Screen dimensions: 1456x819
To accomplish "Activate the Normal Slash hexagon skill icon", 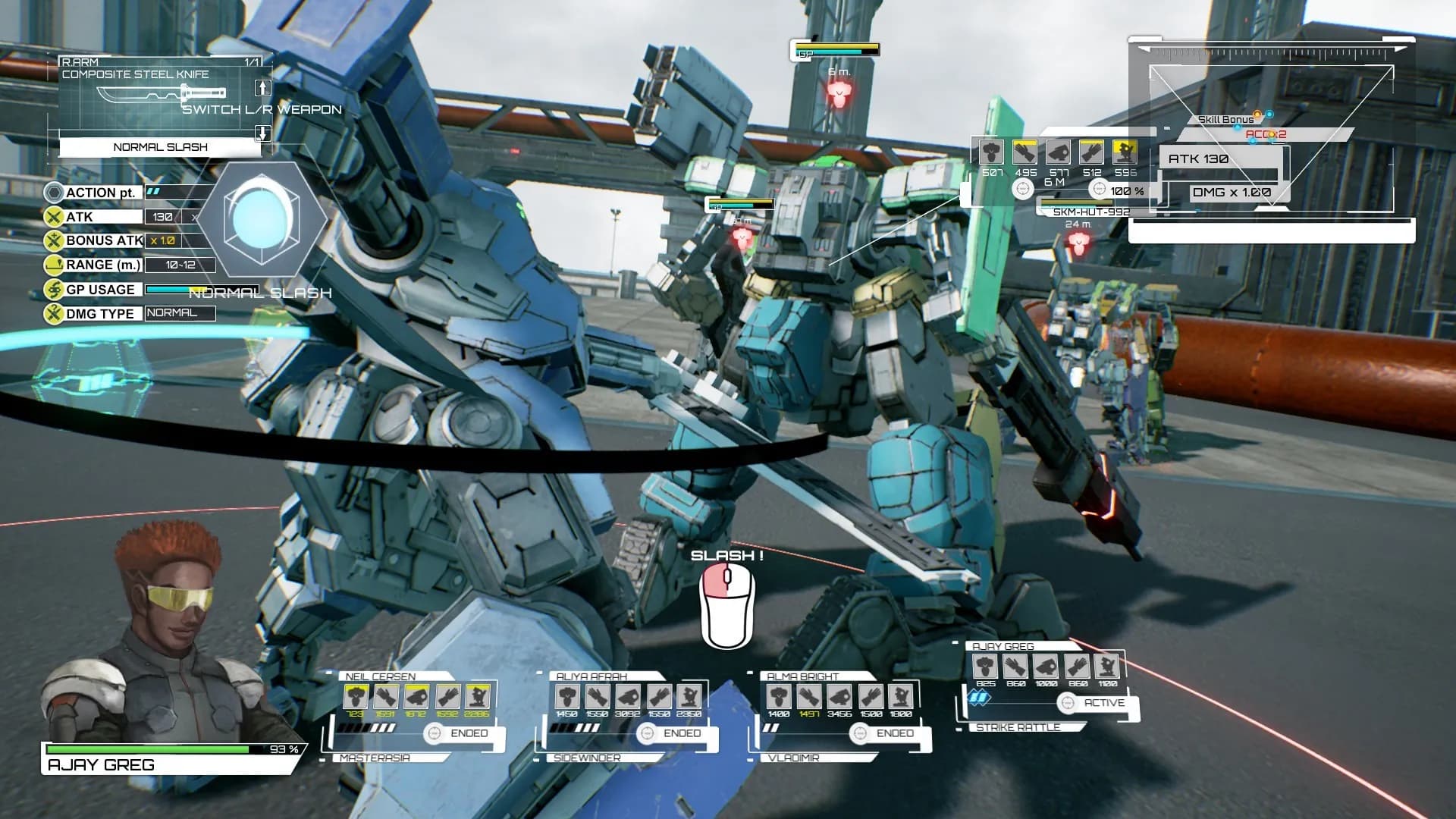I will click(262, 218).
